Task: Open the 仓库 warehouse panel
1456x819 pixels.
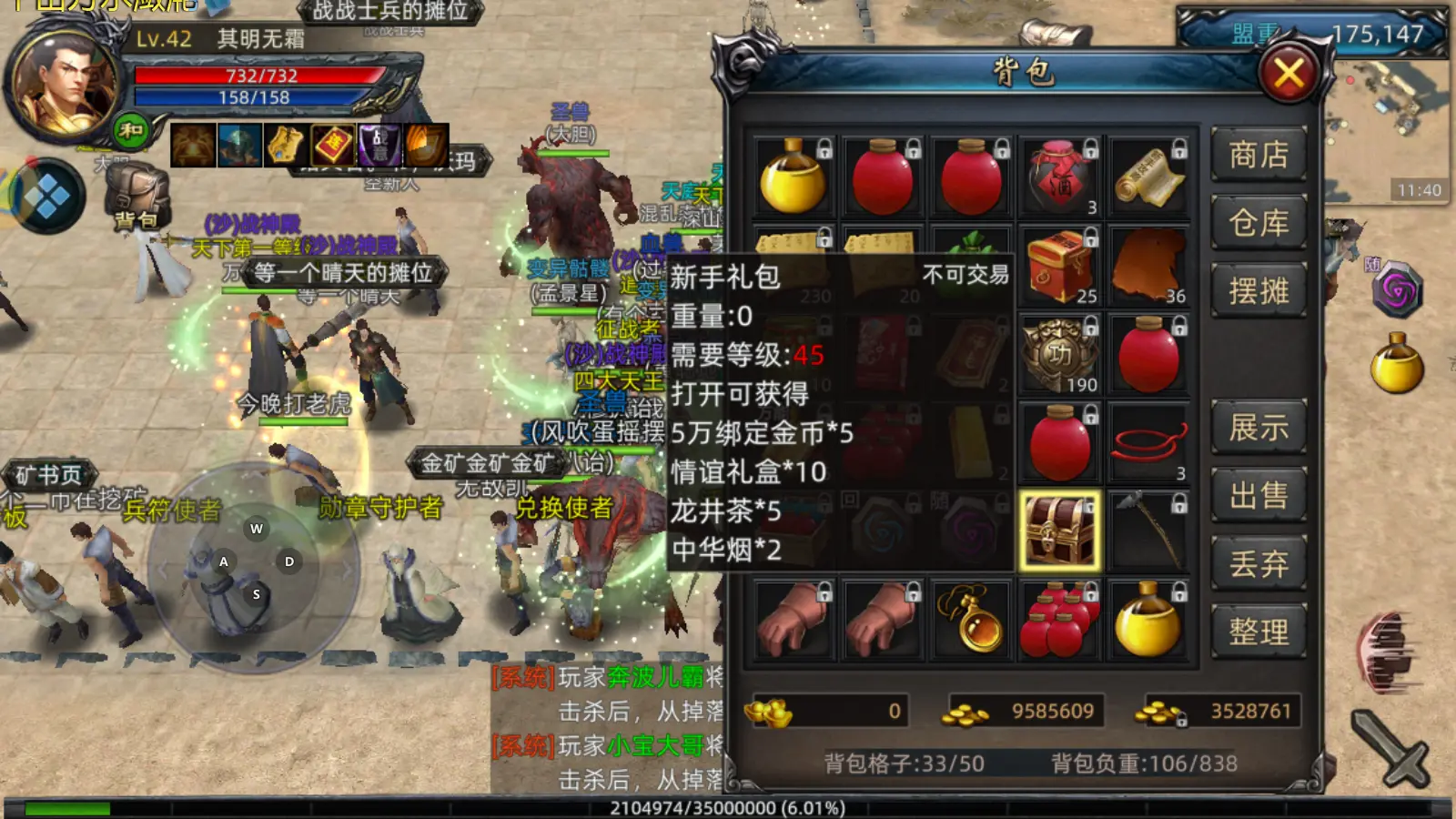Action: pyautogui.click(x=1260, y=223)
